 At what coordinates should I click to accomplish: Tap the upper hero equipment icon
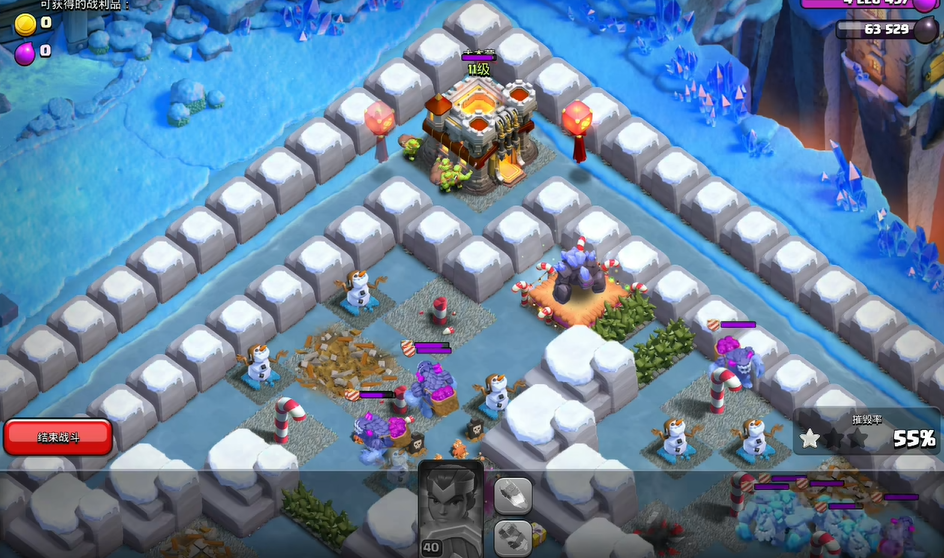coord(513,495)
